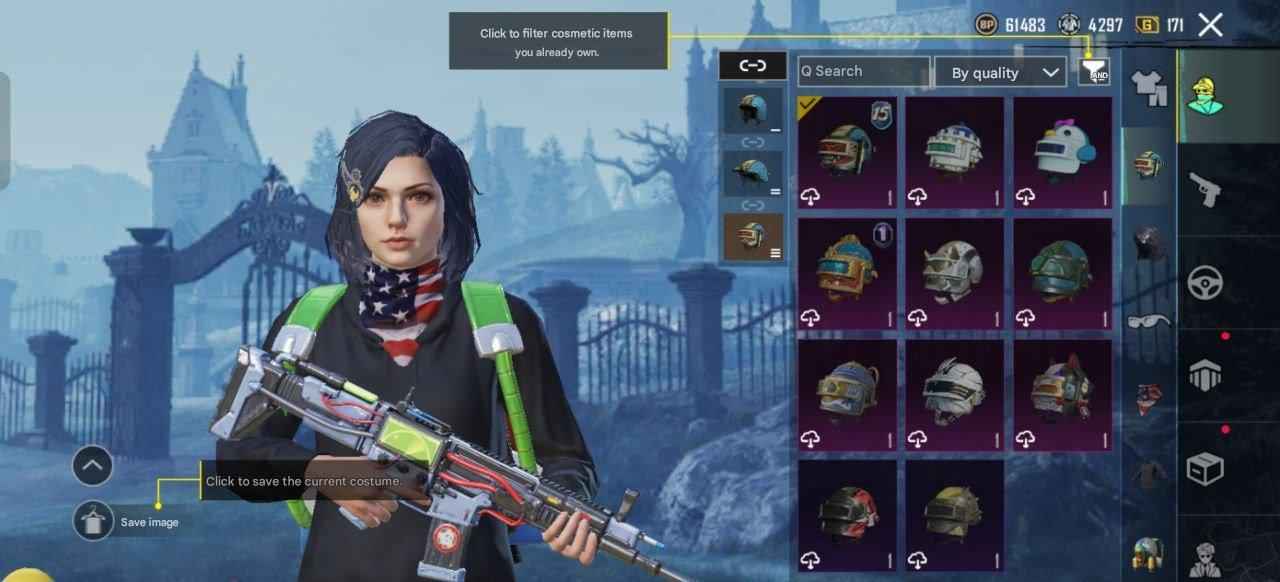This screenshot has width=1280, height=582.
Task: Select the white chicken helmet skin
Action: click(1063, 152)
